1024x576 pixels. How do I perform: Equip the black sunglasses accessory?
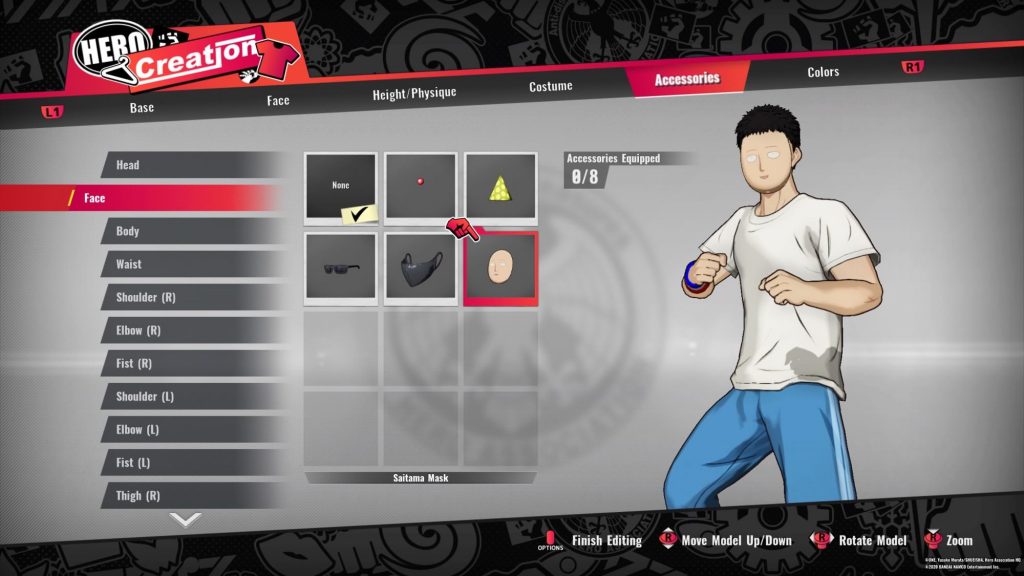coord(341,268)
